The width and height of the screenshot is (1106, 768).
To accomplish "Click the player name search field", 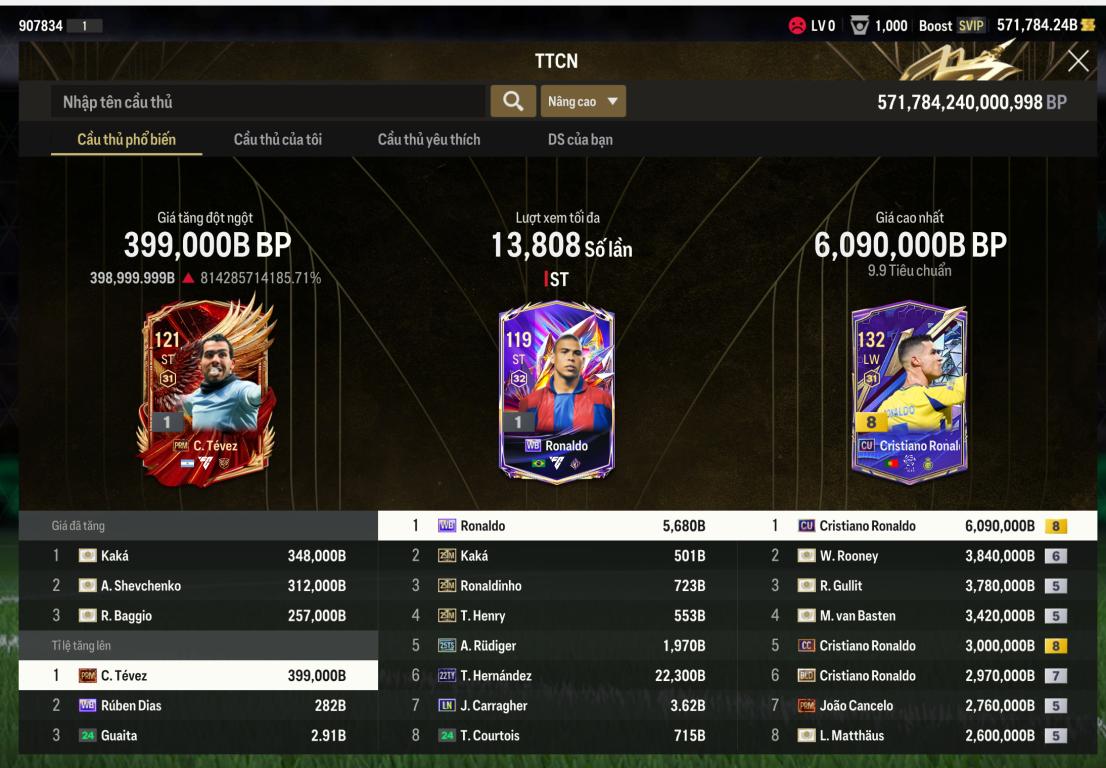I will tap(268, 102).
